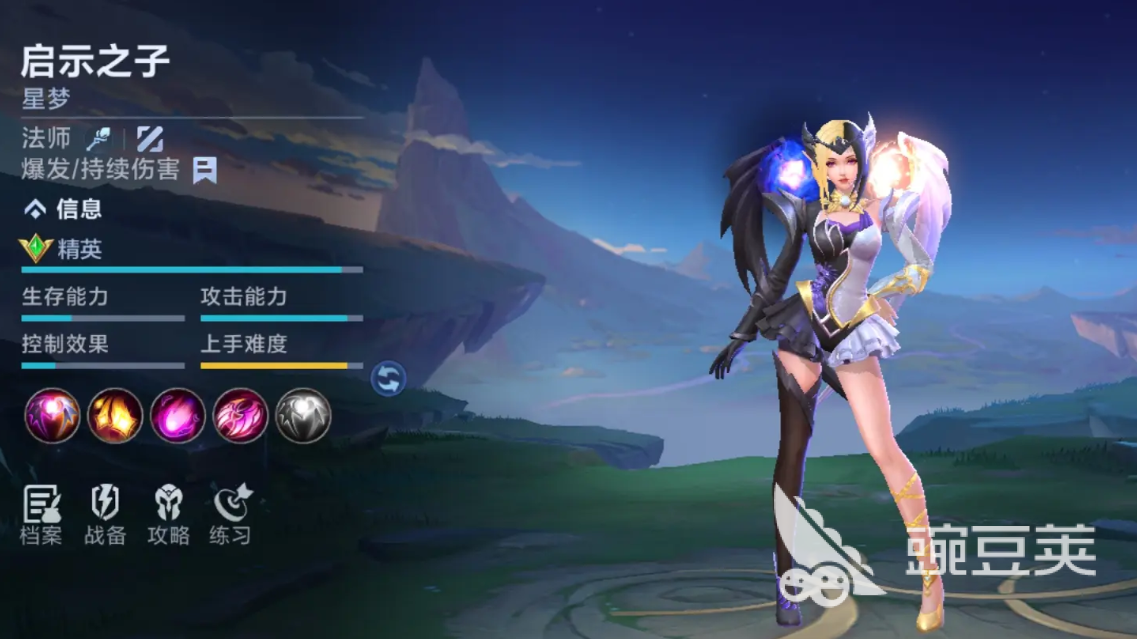Image resolution: width=1137 pixels, height=639 pixels.
Task: Select the pink fireball ability icon
Action: 178,416
